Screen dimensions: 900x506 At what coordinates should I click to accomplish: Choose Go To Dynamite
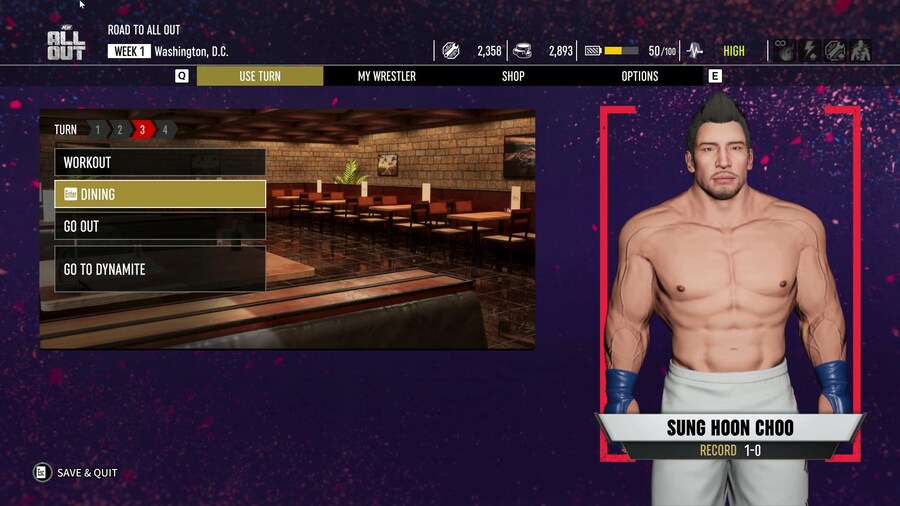(160, 269)
